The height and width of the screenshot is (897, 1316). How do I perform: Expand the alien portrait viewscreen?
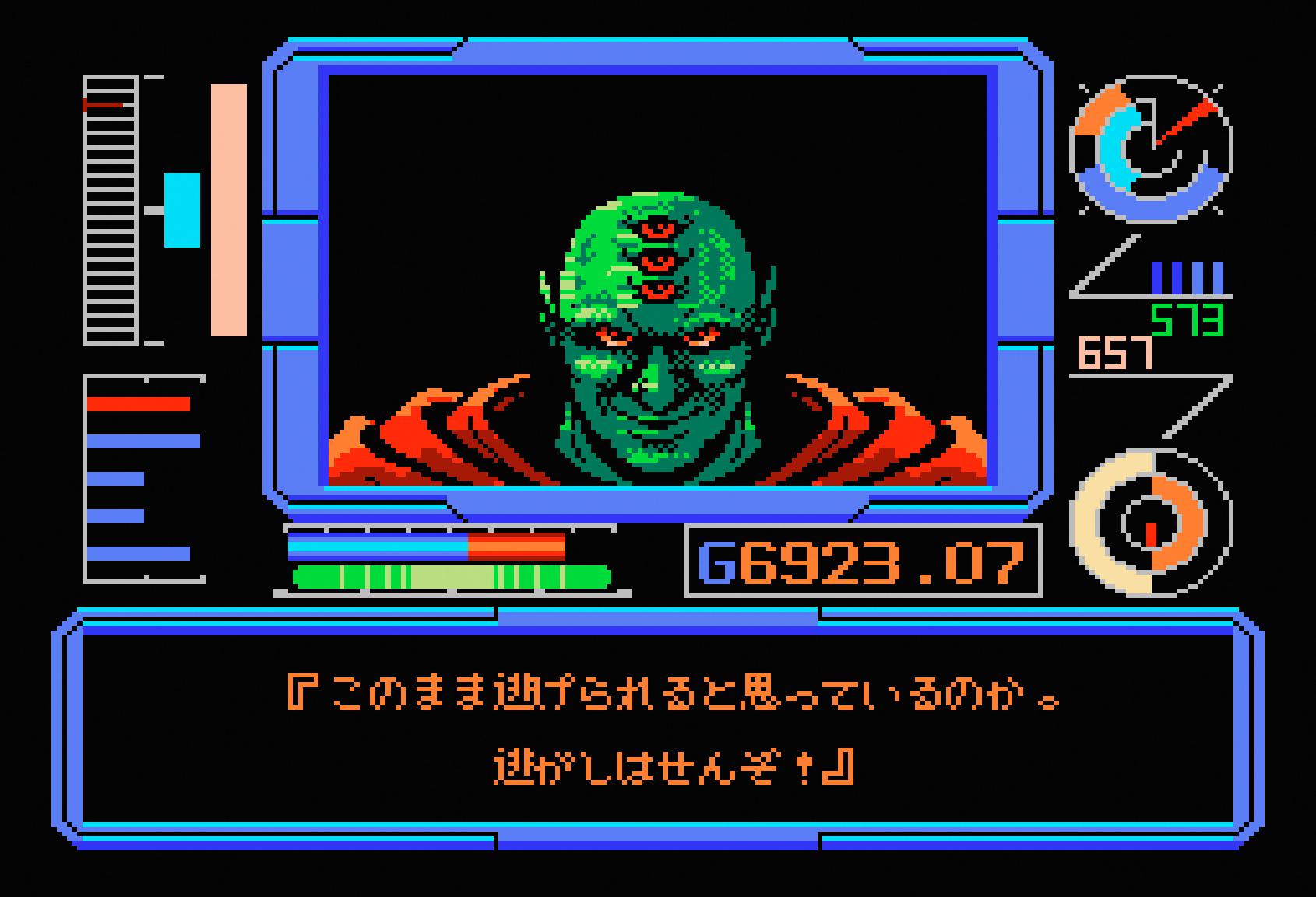click(x=658, y=280)
